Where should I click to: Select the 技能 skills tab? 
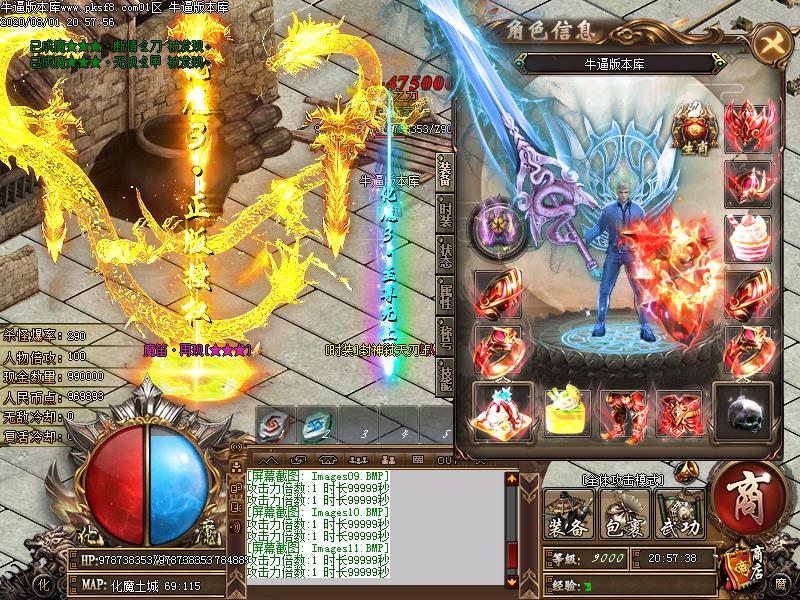tap(445, 375)
